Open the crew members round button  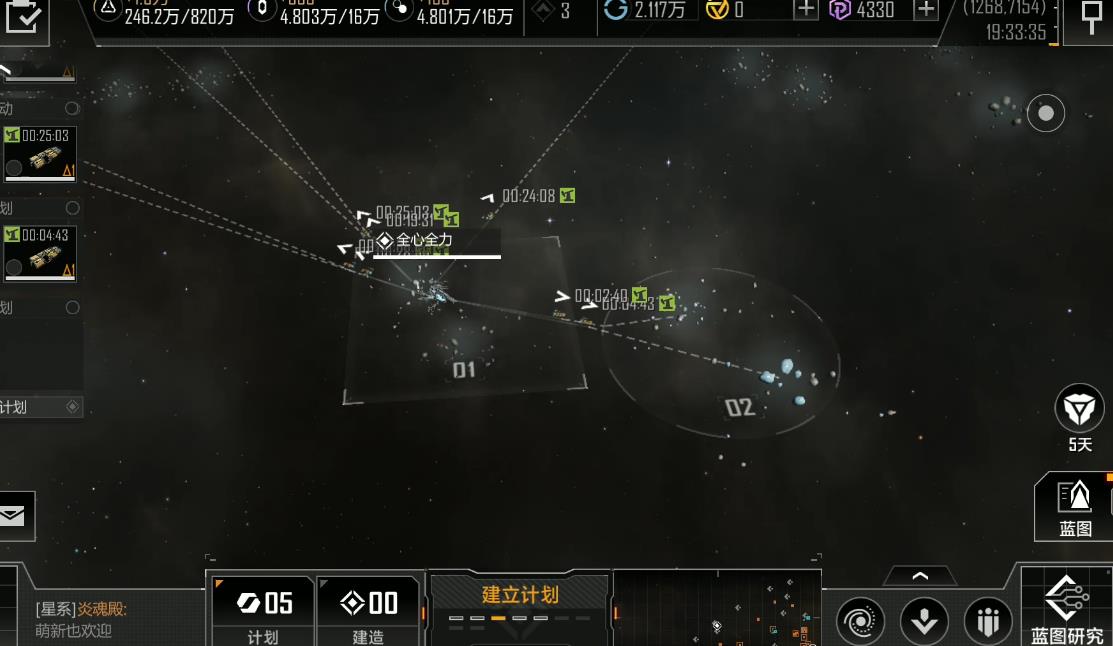tap(988, 621)
